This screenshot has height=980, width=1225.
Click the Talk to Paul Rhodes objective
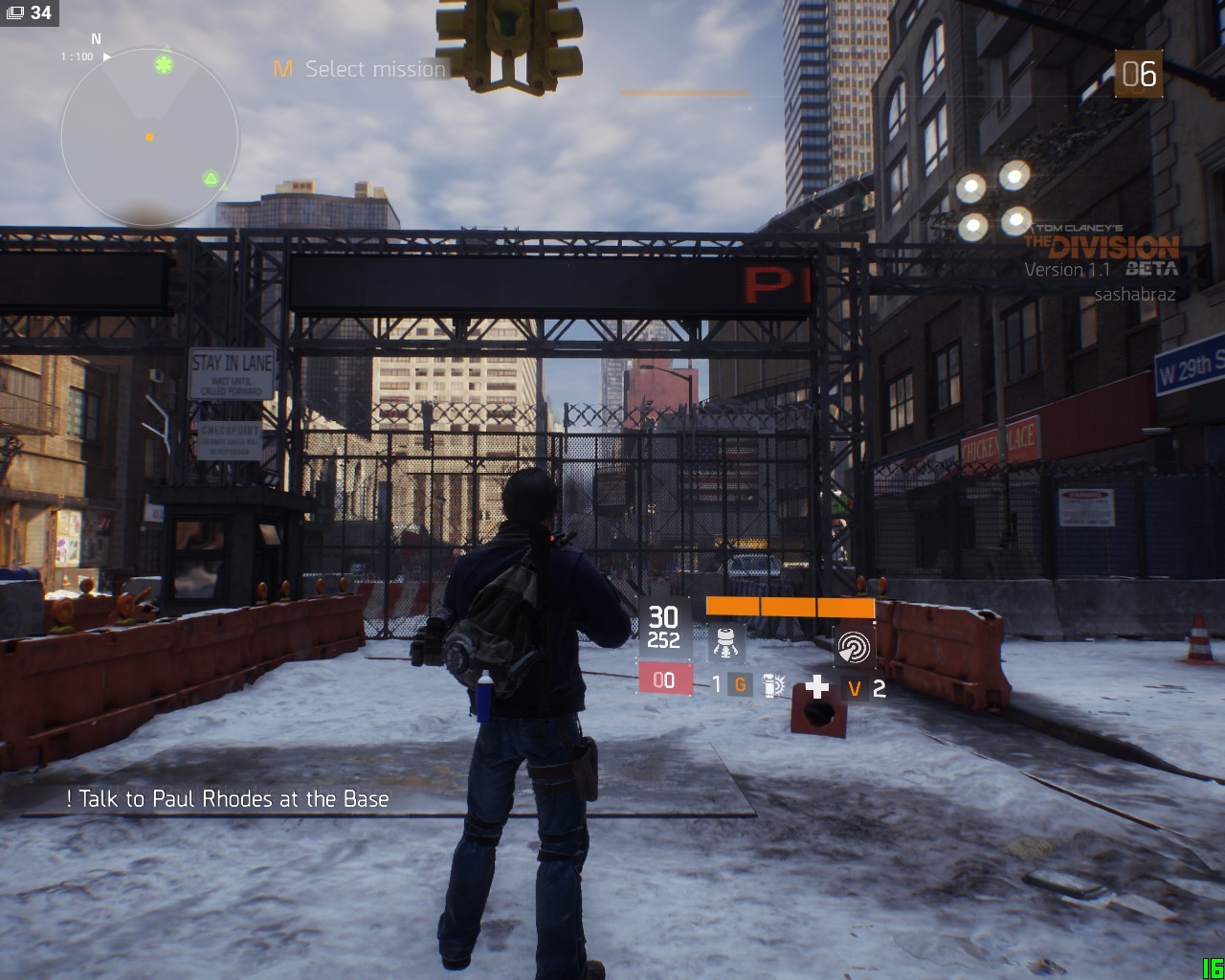click(x=228, y=799)
